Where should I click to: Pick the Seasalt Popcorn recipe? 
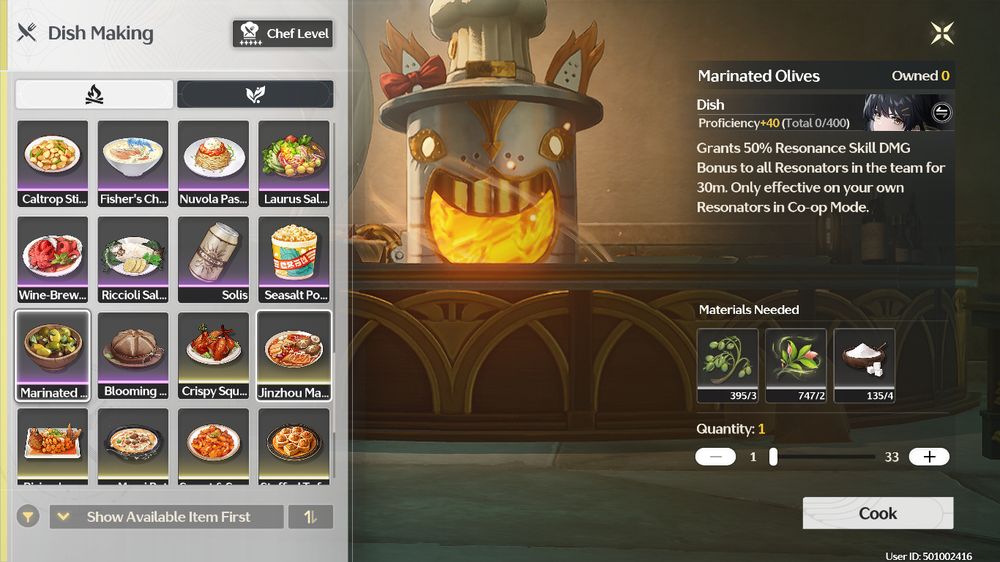(294, 260)
